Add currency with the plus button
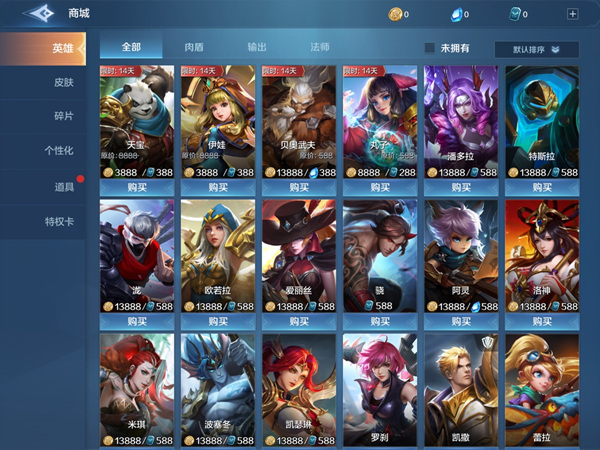 point(572,14)
